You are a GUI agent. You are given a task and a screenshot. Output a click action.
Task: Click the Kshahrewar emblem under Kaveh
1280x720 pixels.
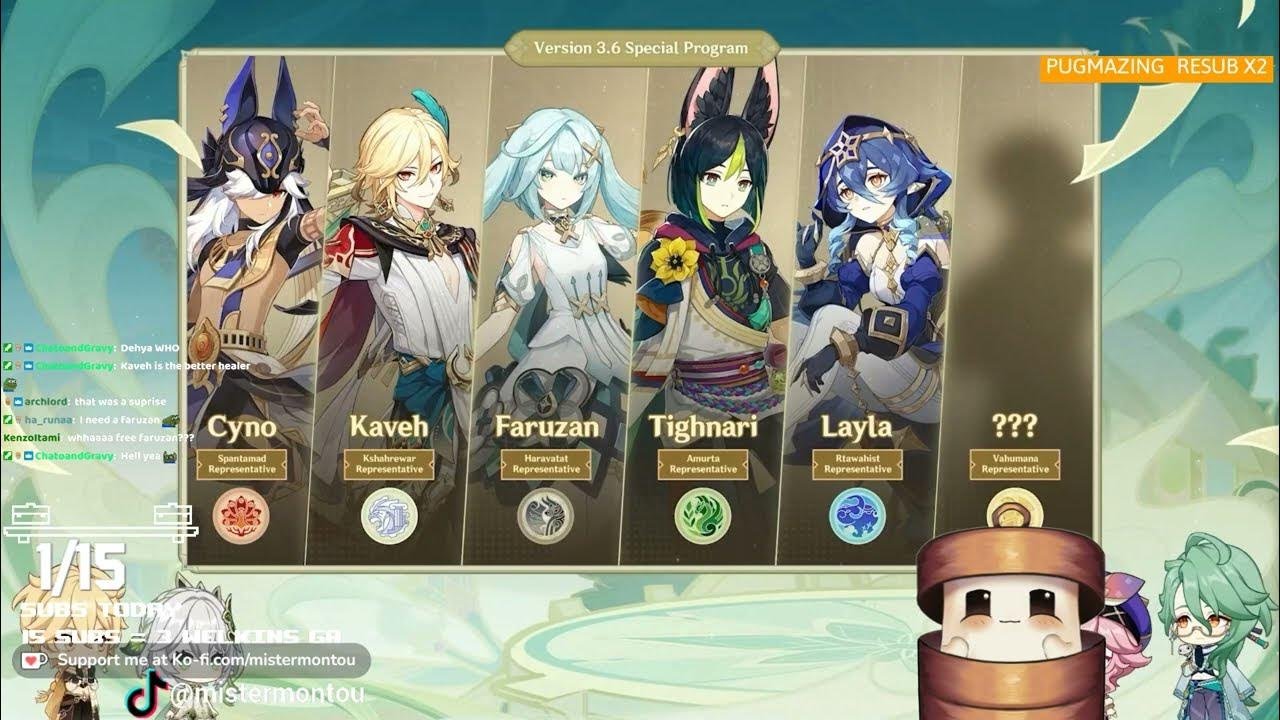pos(388,515)
